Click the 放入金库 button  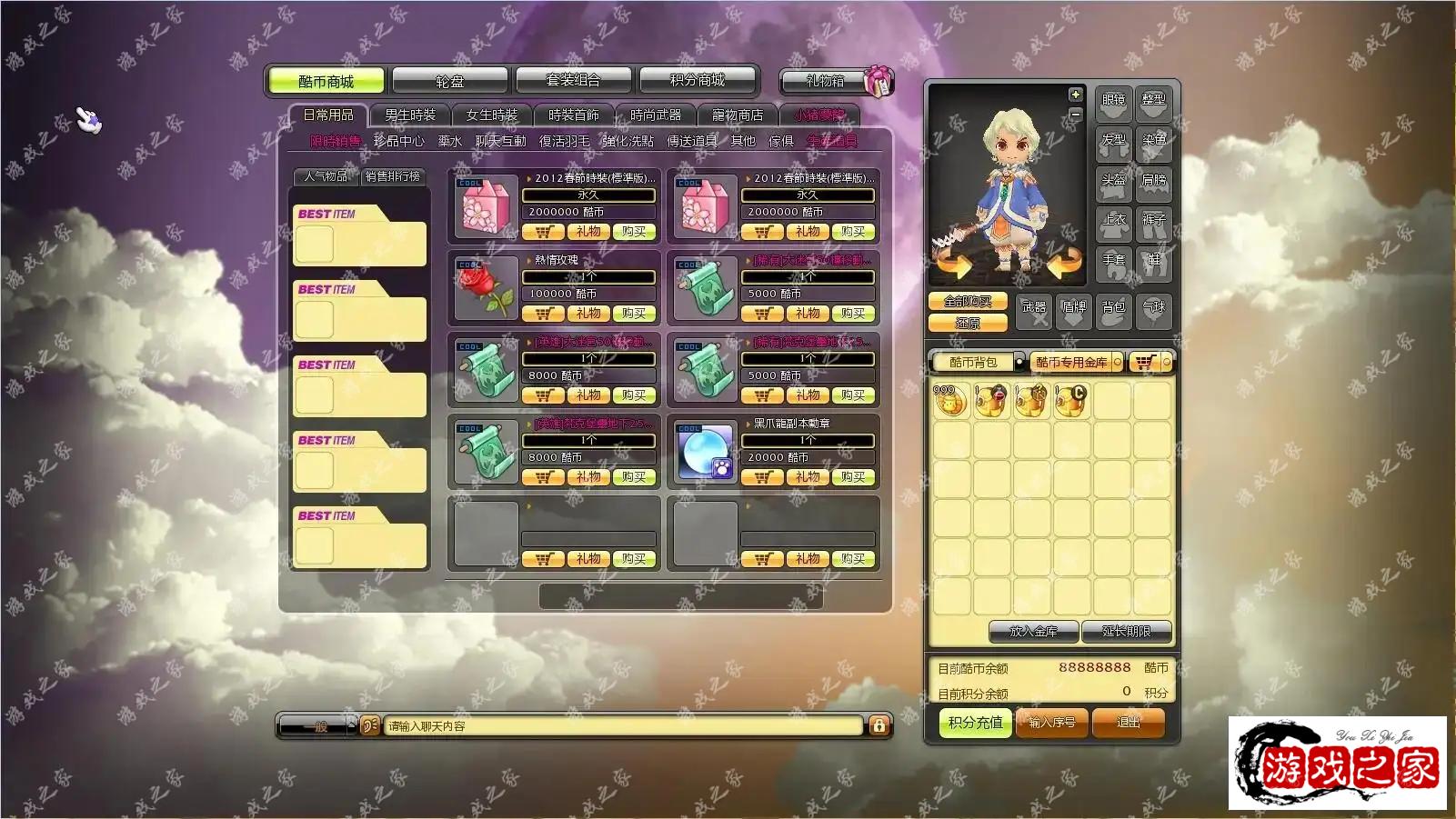(1033, 632)
